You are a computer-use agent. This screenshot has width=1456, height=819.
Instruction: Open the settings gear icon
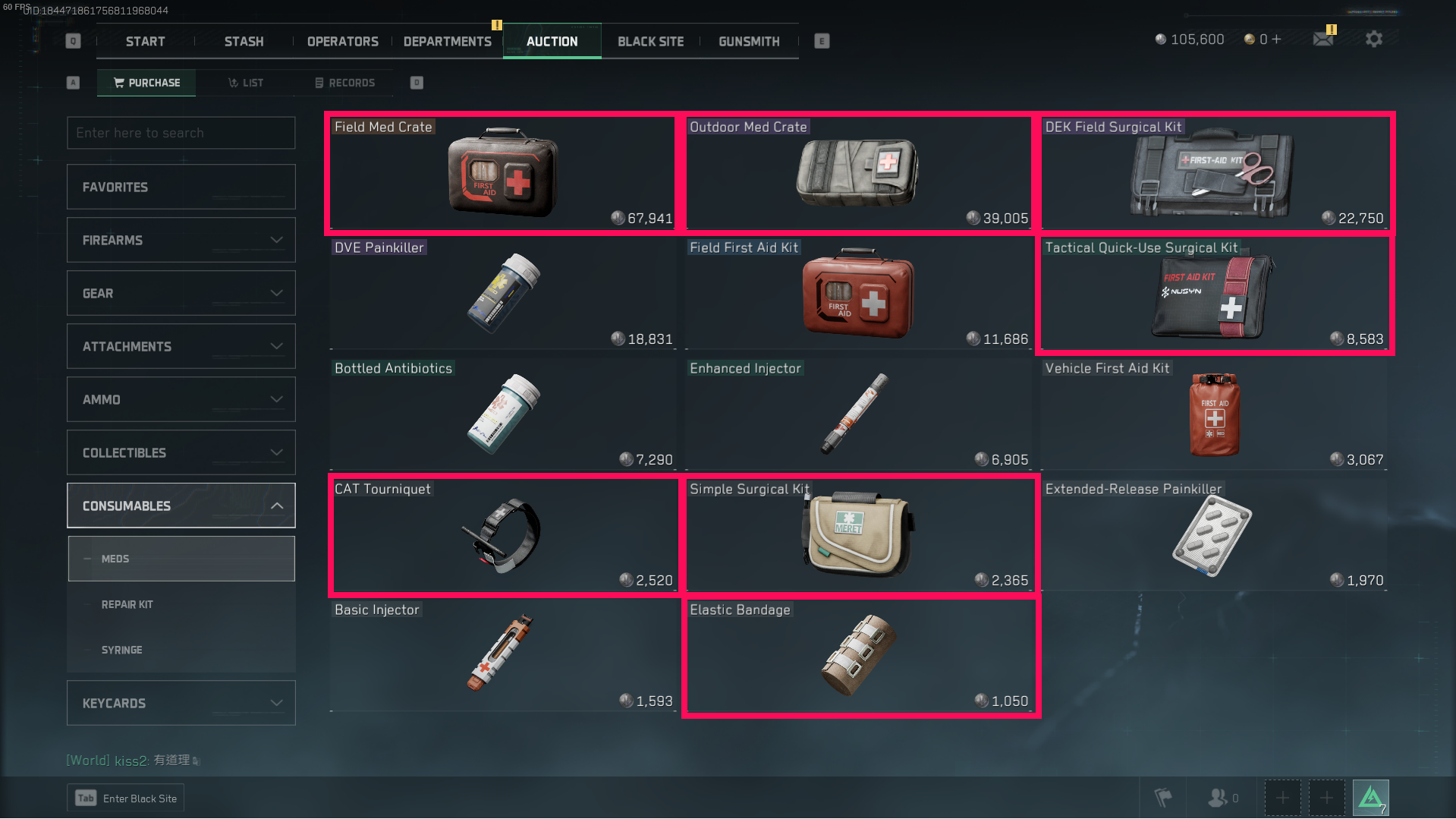(x=1373, y=38)
